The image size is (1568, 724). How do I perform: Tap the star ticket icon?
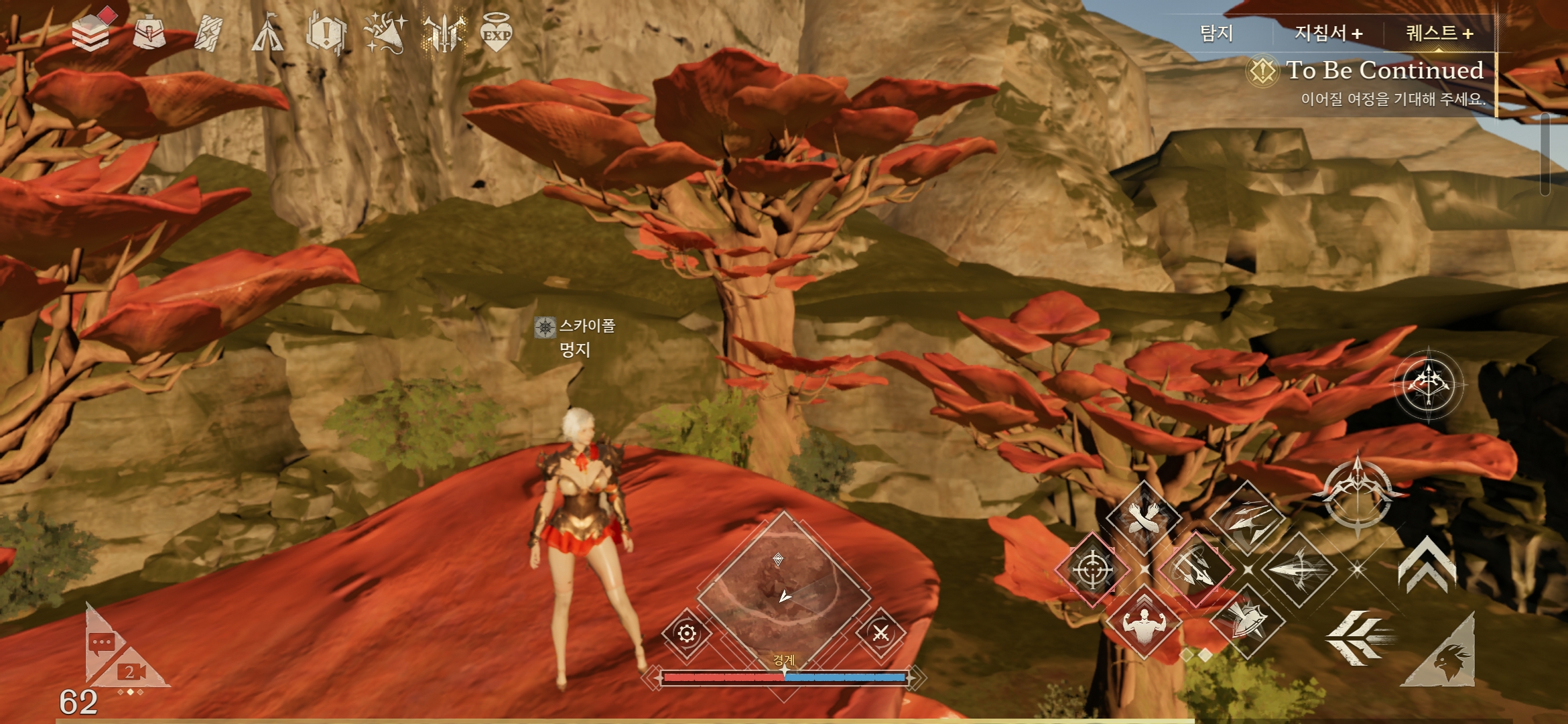208,34
